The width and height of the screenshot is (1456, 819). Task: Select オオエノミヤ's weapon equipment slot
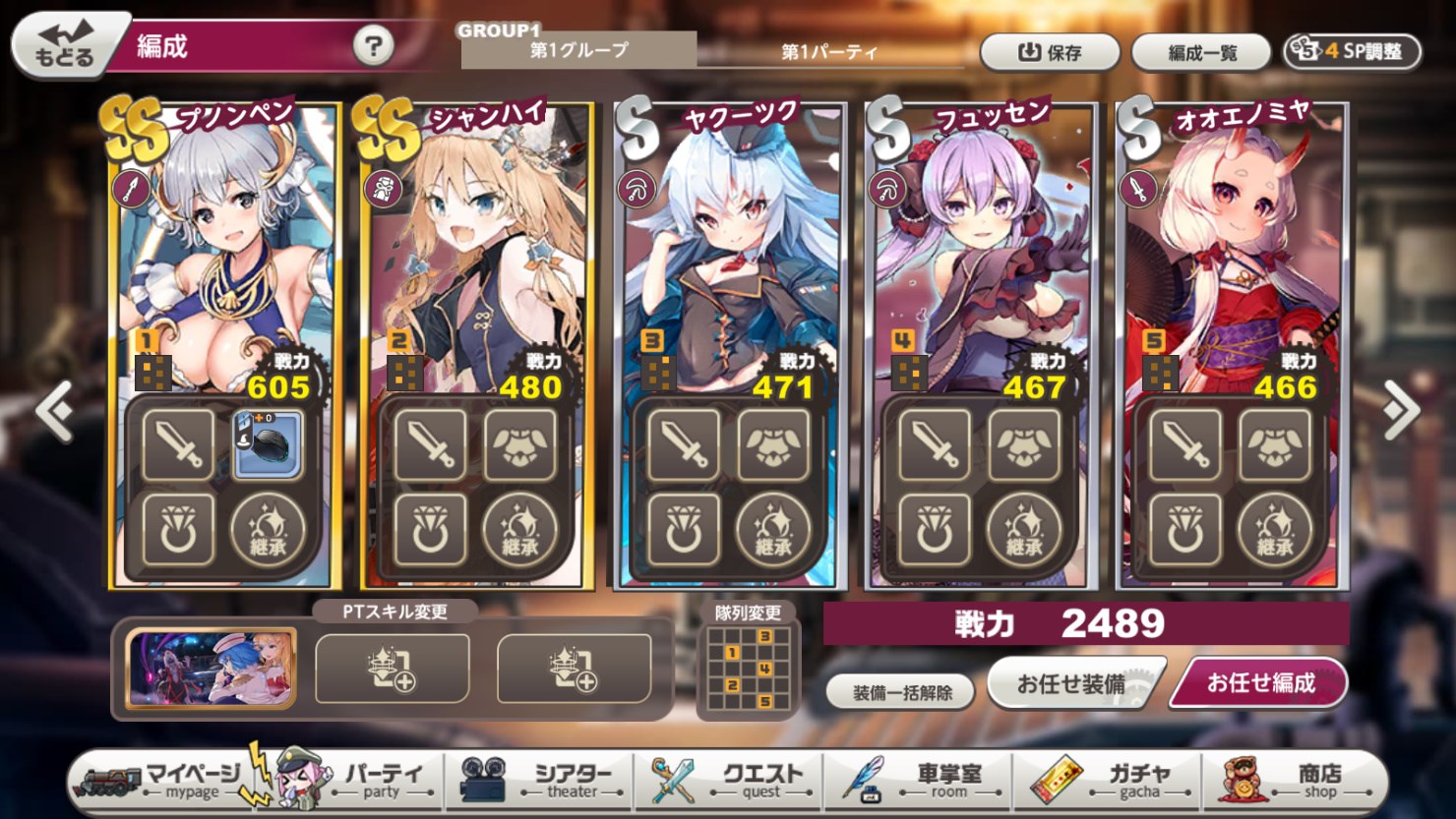(x=1184, y=444)
